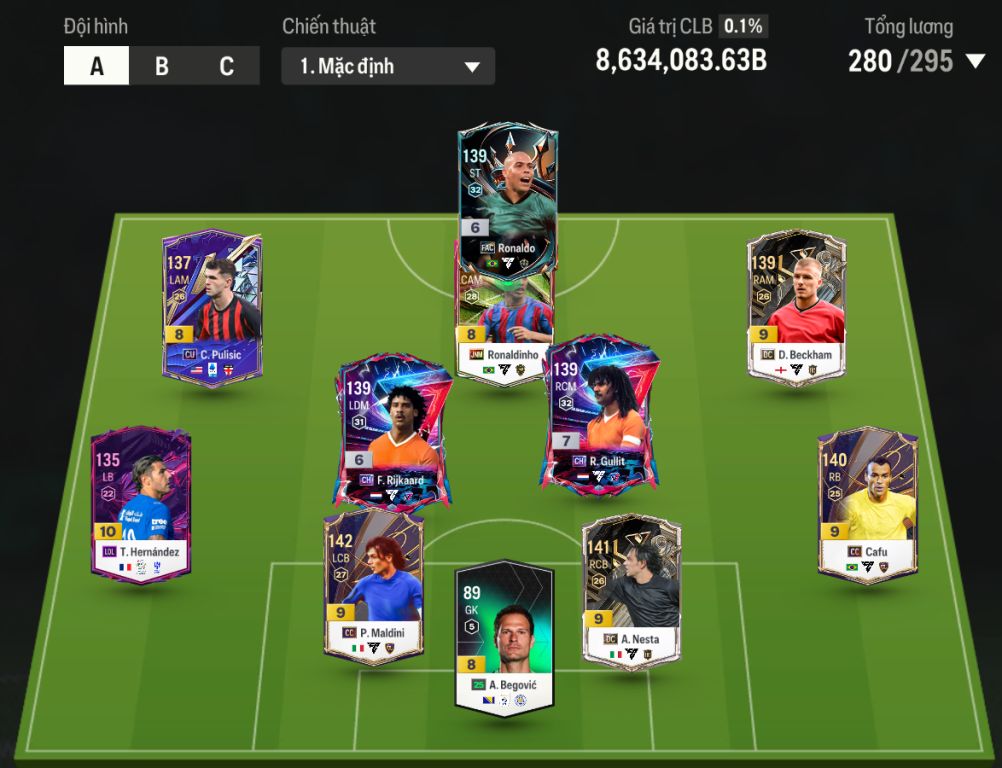This screenshot has height=768, width=1002.
Task: Open the tactics dropdown "1. Mặc định"
Action: 388,67
